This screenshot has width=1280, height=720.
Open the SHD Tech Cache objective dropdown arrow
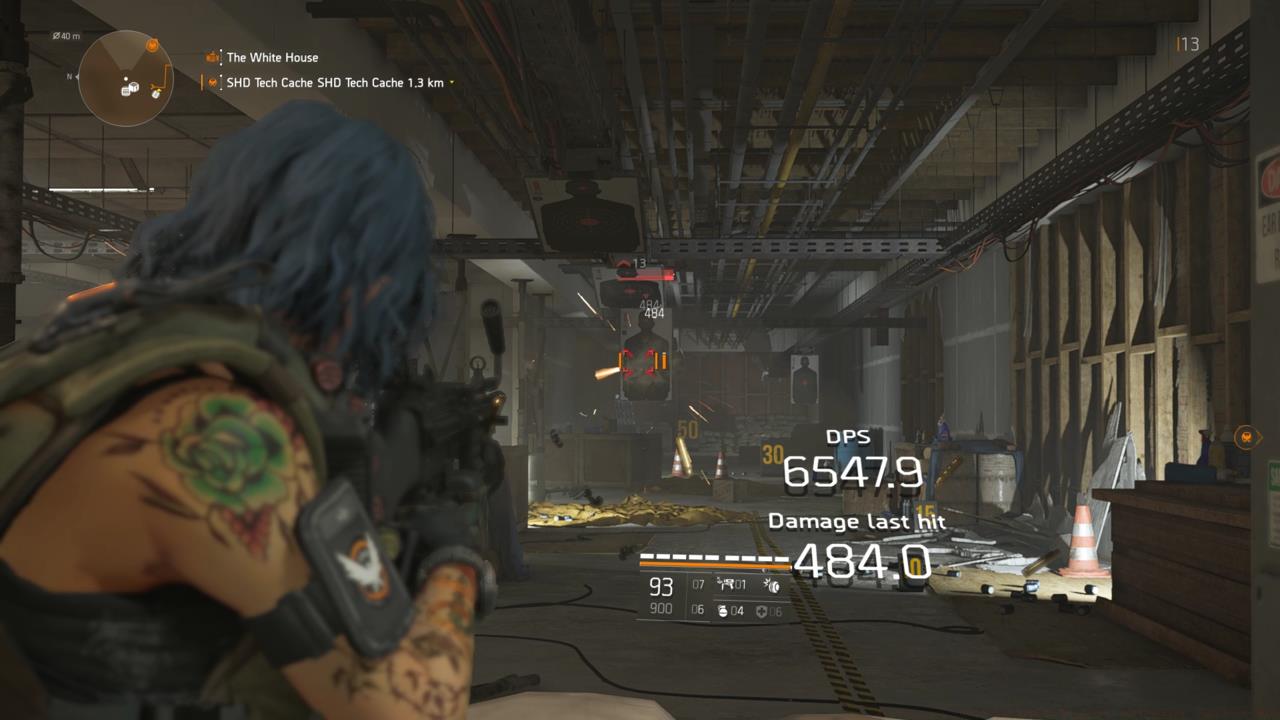point(450,83)
